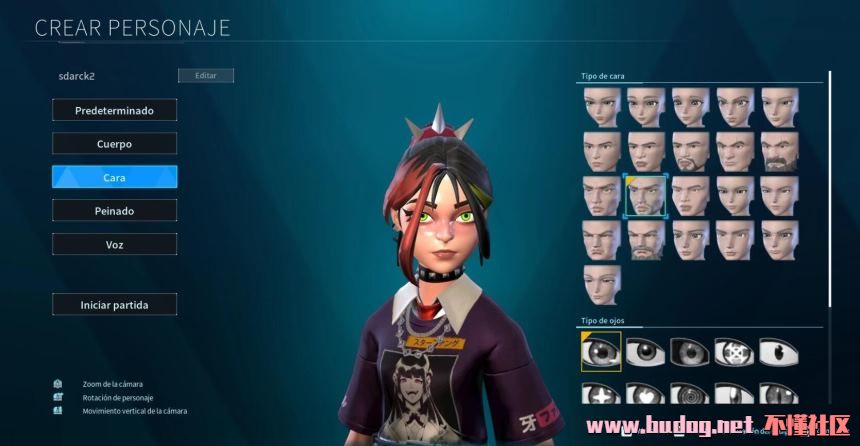This screenshot has height=446, width=860.
Task: Click the options panel scrollbar
Action: pyautogui.click(x=829, y=190)
